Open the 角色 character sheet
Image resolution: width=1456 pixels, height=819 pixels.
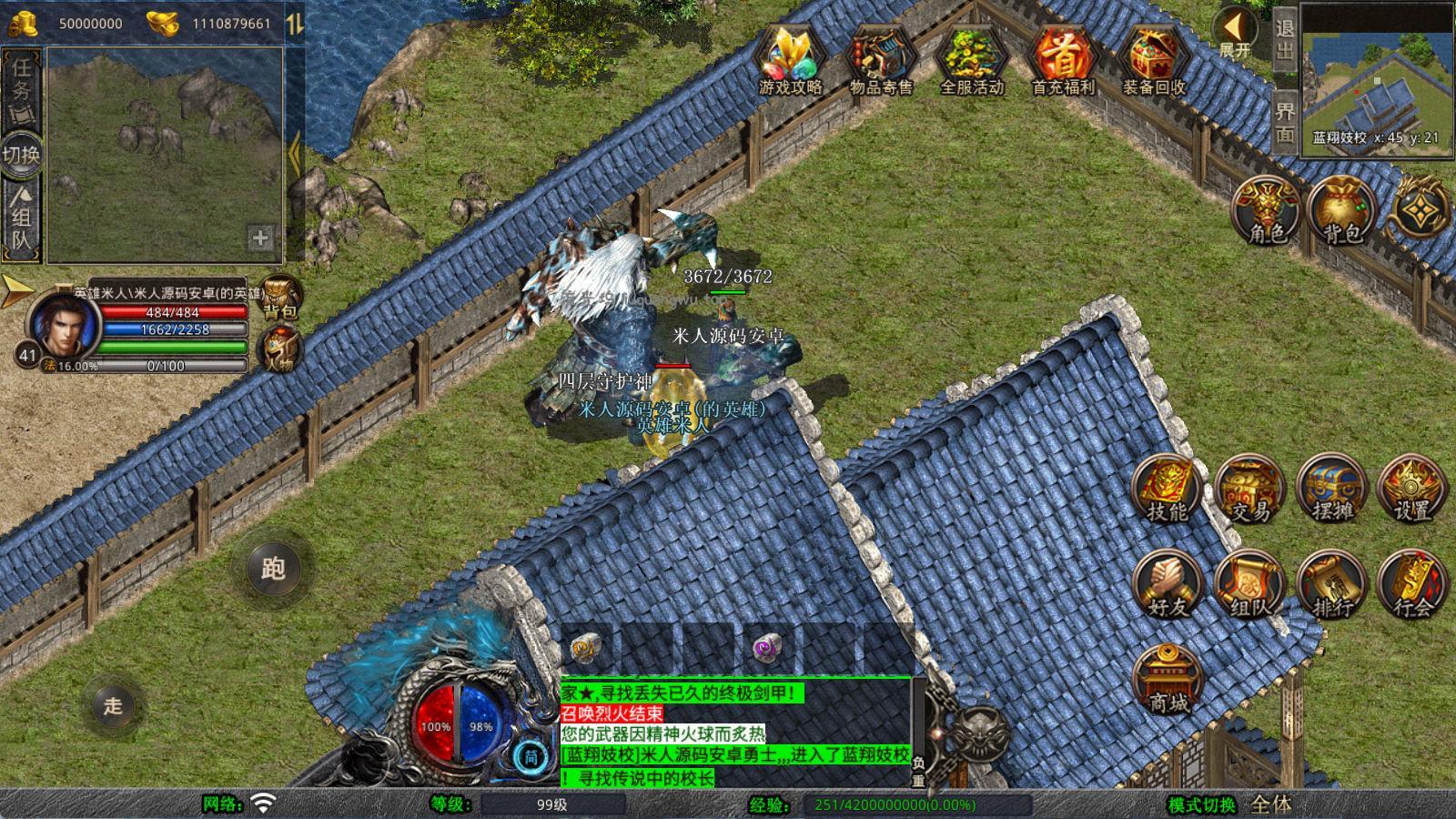point(1267,211)
